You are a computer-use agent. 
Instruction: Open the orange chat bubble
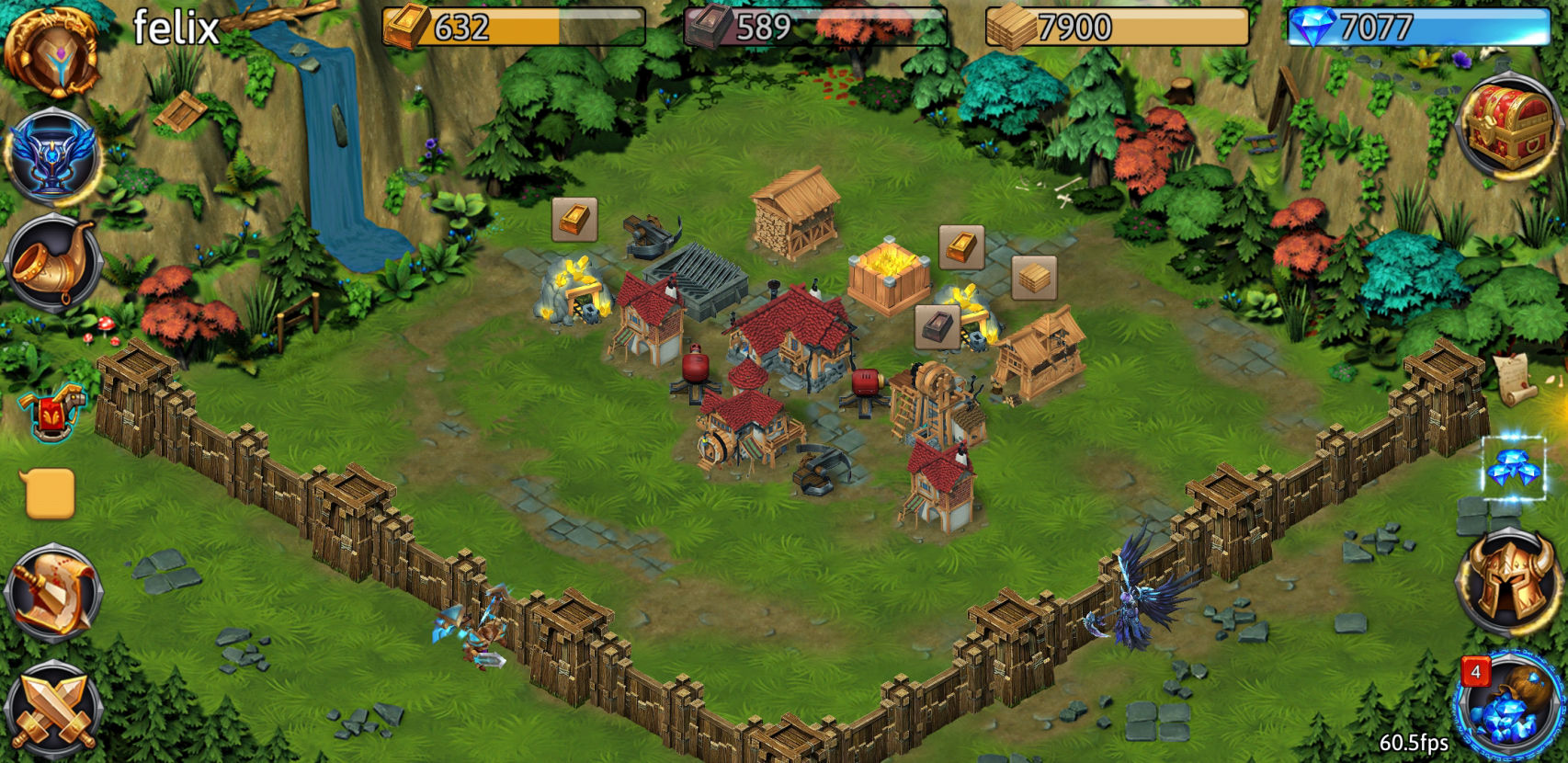(48, 494)
